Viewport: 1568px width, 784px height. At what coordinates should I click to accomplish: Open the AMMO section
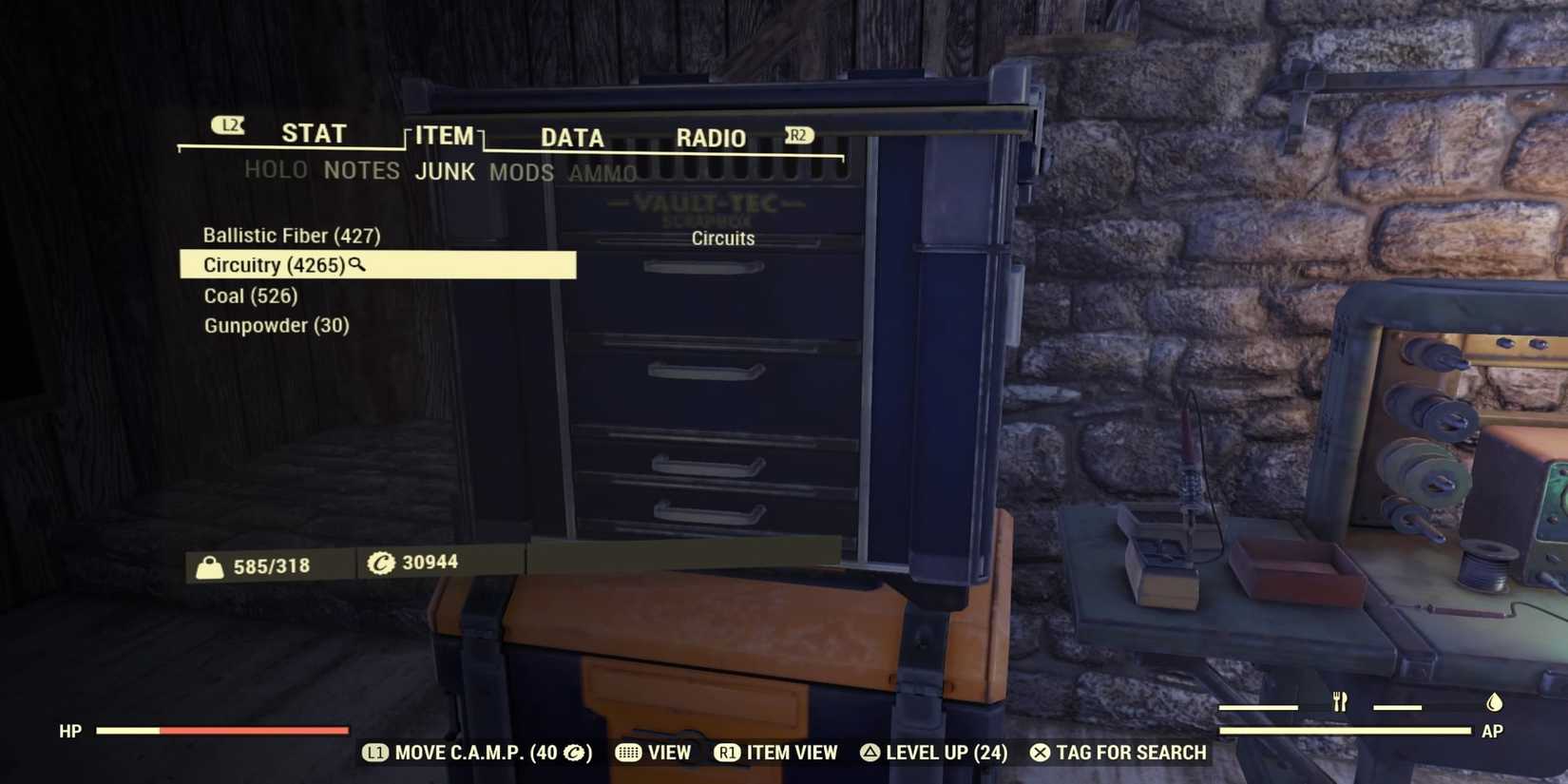[602, 172]
